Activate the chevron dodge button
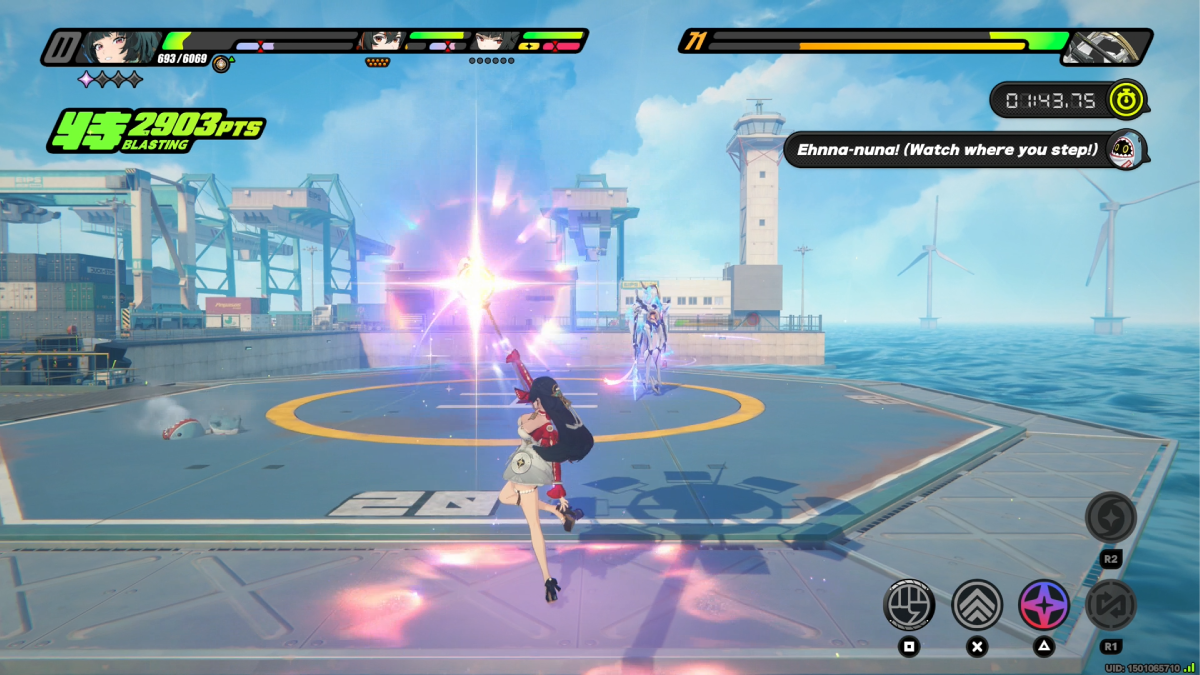1200x675 pixels. click(x=977, y=605)
